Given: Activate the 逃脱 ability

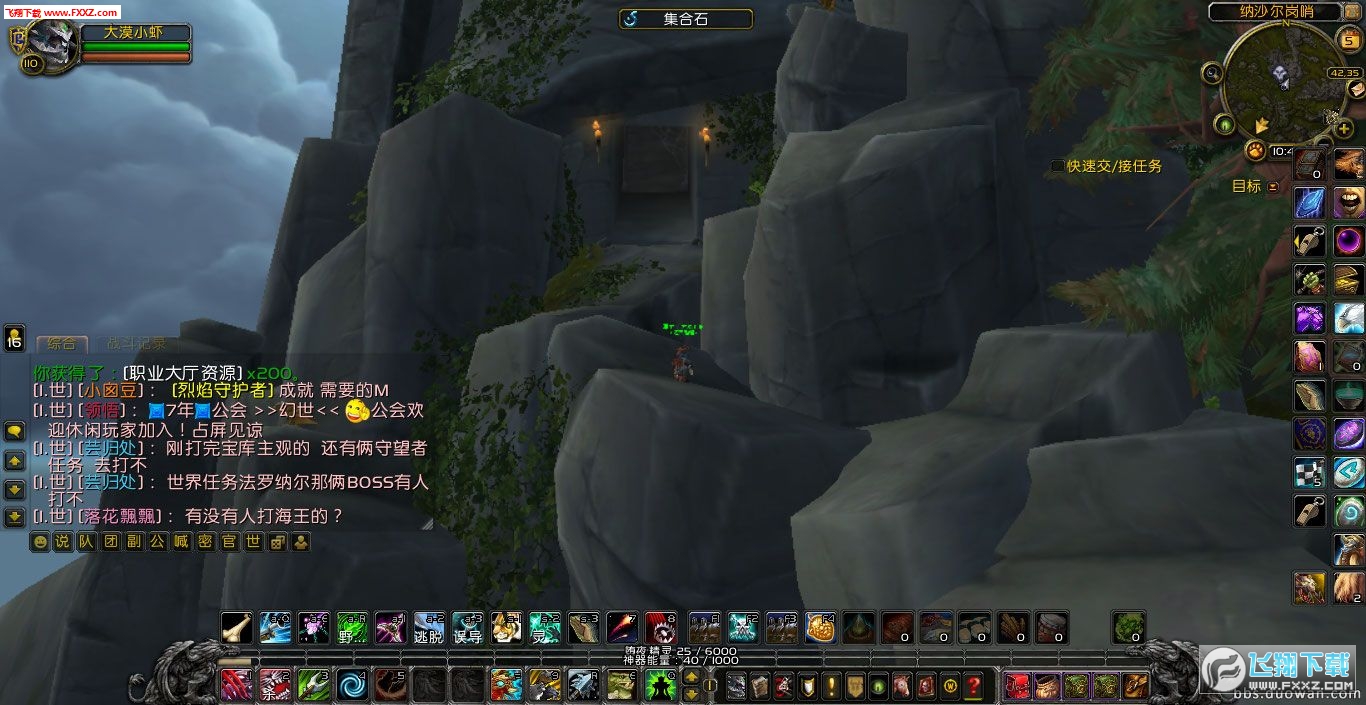Looking at the screenshot, I should (x=428, y=627).
